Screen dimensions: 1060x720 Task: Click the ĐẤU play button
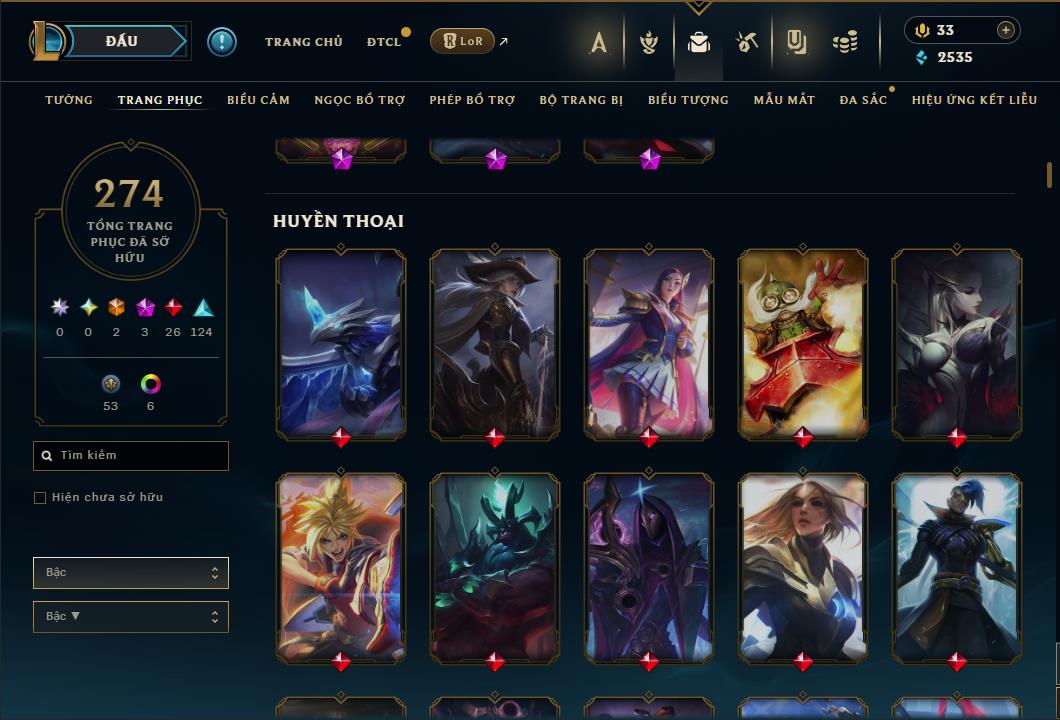[x=121, y=41]
